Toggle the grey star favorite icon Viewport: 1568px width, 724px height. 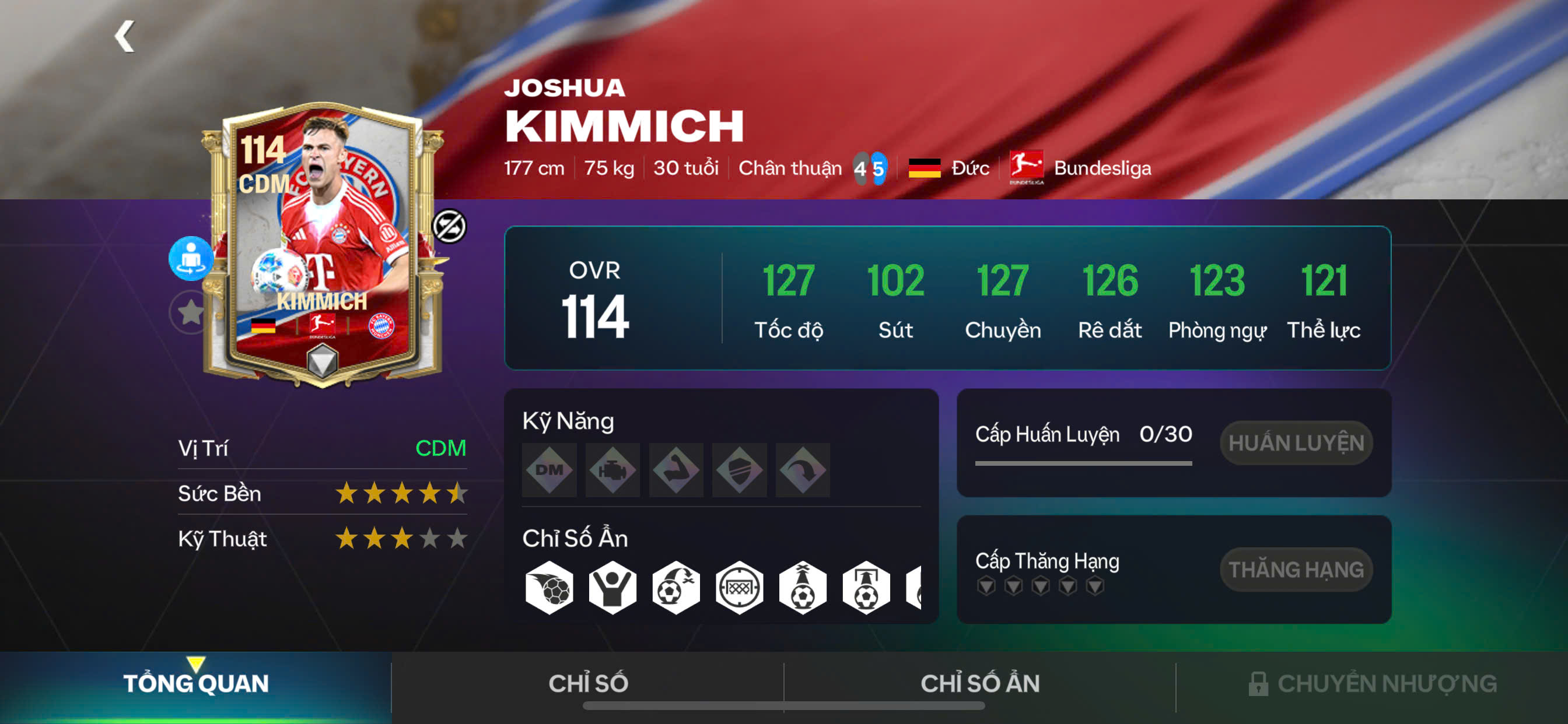click(x=190, y=312)
